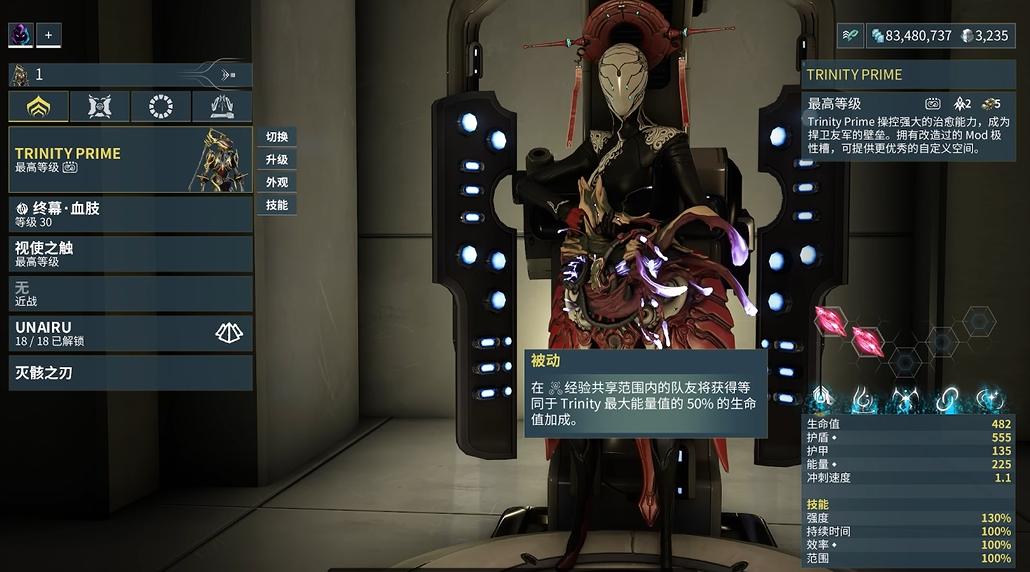Screen dimensions: 1030x572
Task: Switch to the companion equipment tab
Action: tap(100, 106)
